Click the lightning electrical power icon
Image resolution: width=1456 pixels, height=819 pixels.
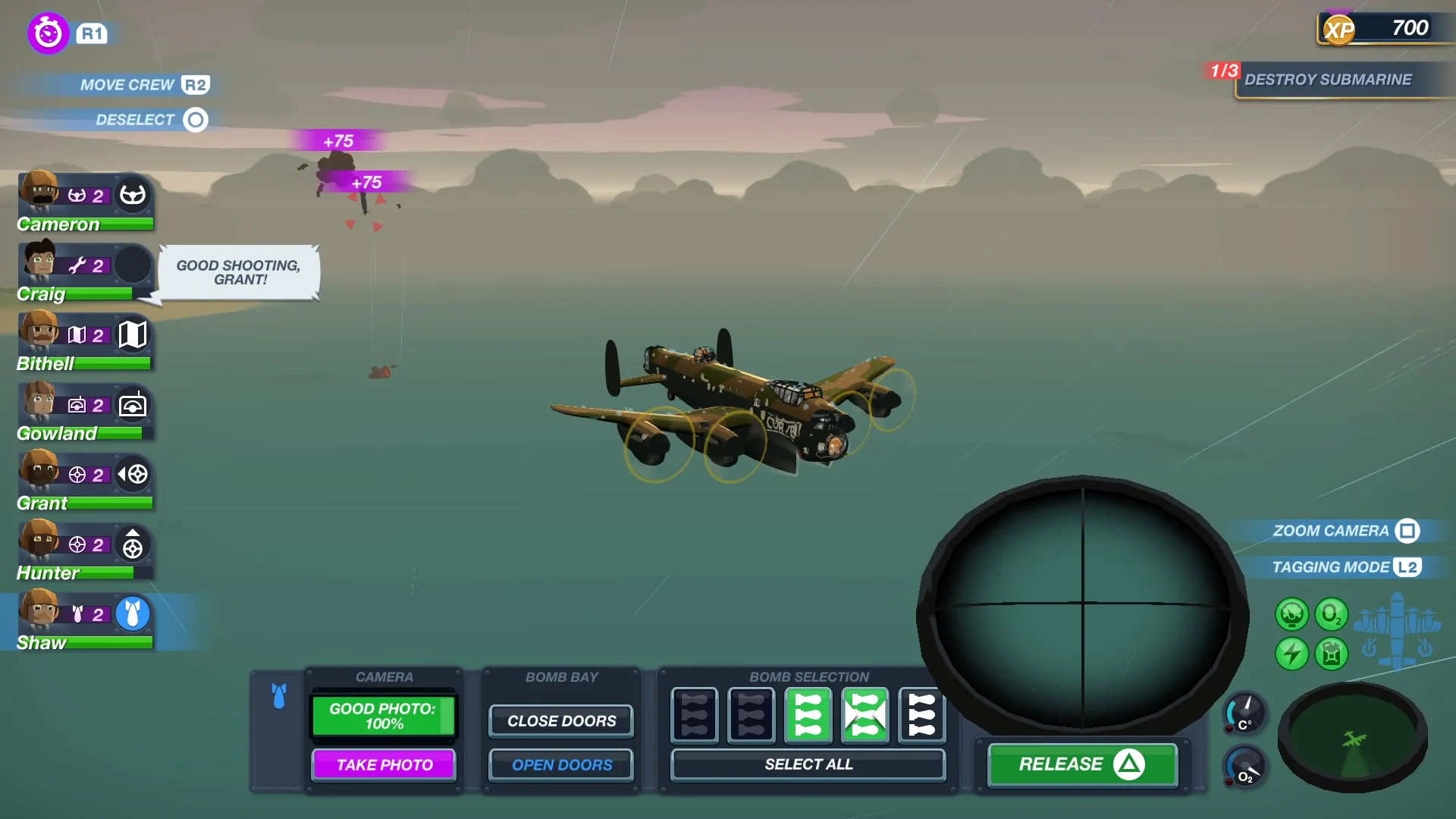click(x=1293, y=653)
